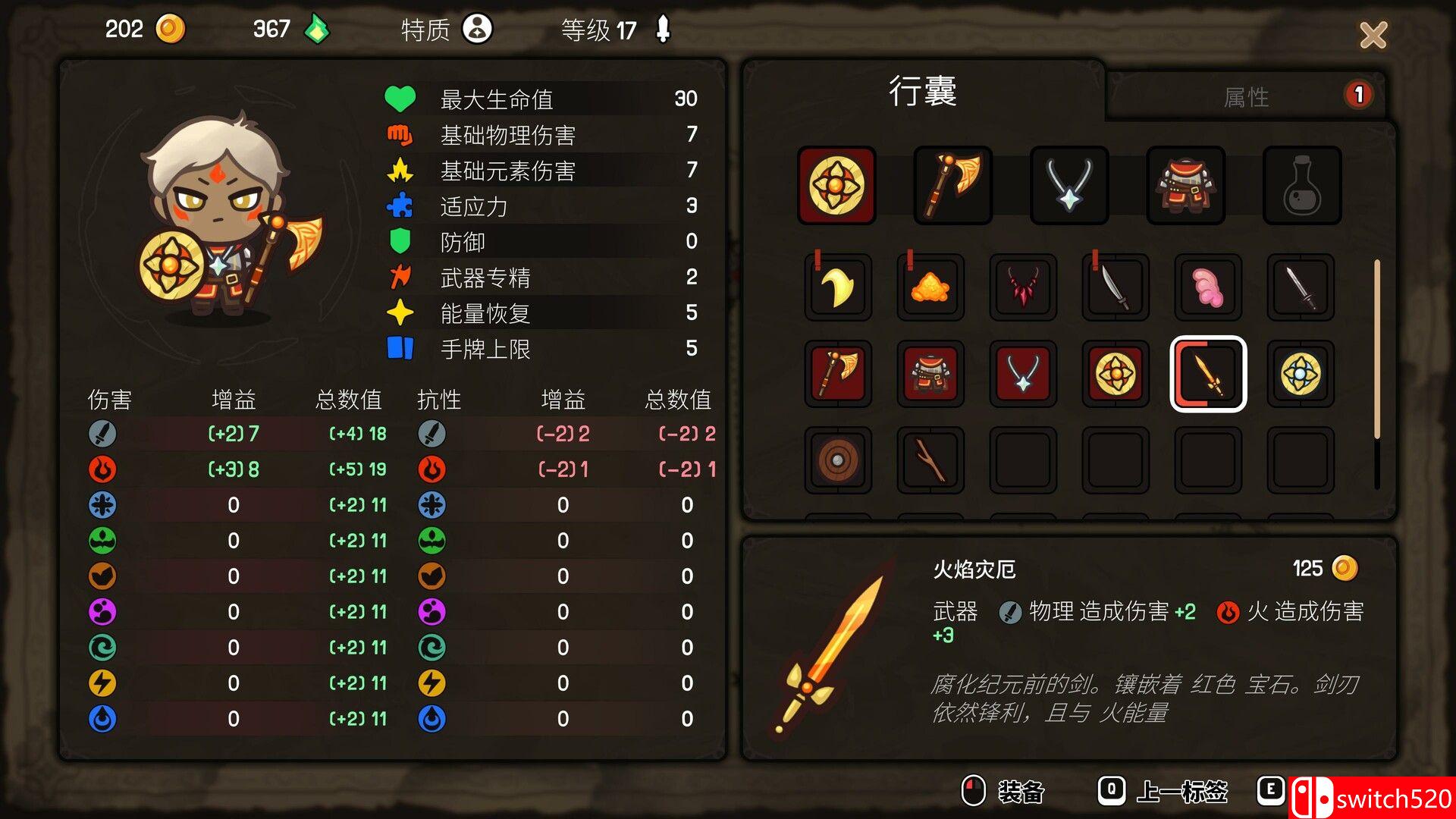This screenshot has width=1456, height=819.
Task: Toggle the physical damage resistance row icon
Action: 431,434
